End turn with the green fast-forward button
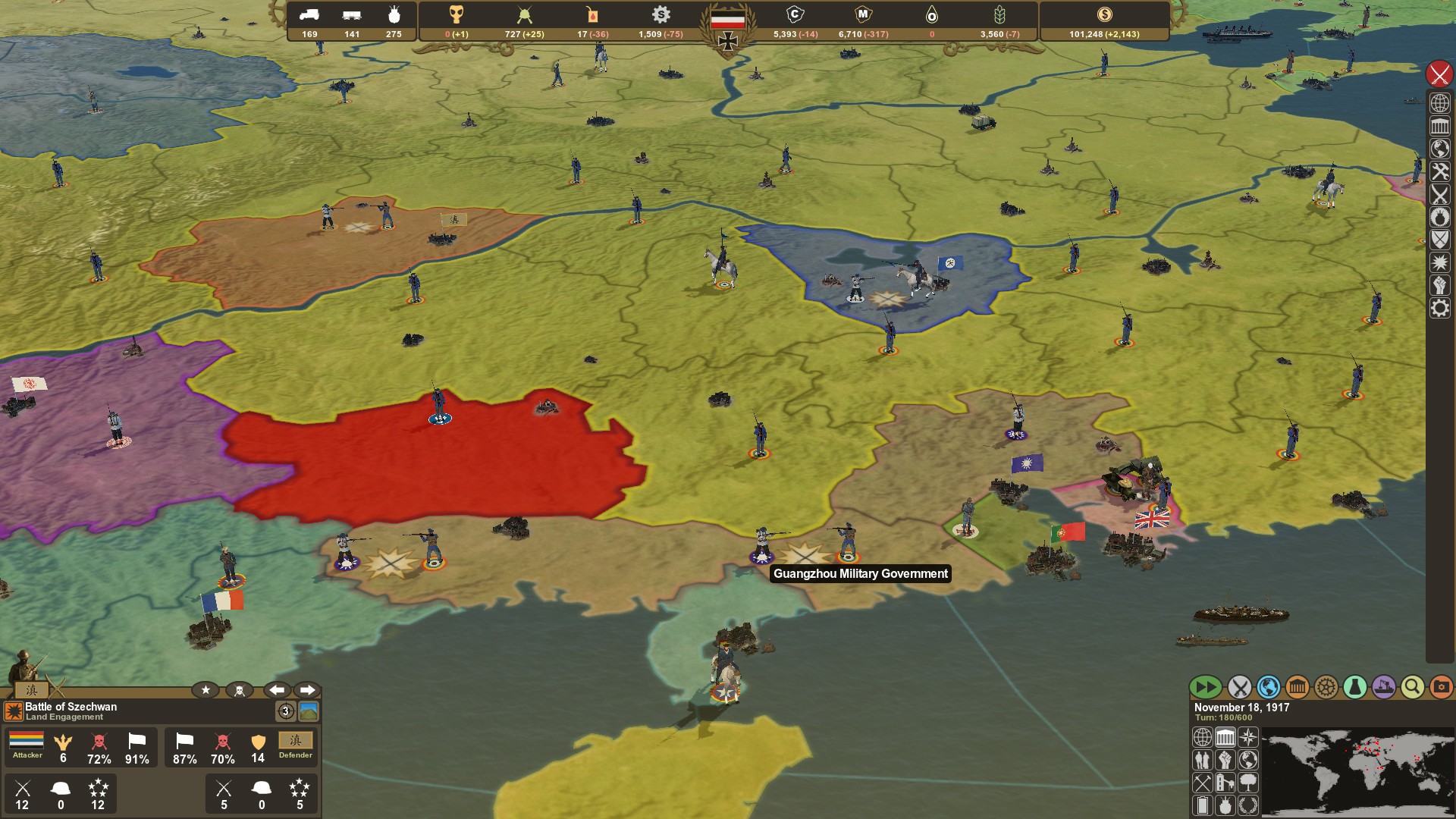This screenshot has height=819, width=1456. tap(1205, 687)
